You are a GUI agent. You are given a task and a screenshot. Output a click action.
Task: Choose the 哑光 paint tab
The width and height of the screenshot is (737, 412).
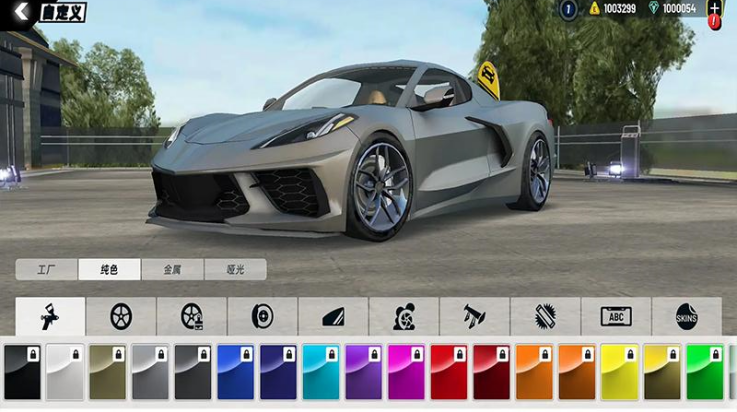tap(235, 269)
